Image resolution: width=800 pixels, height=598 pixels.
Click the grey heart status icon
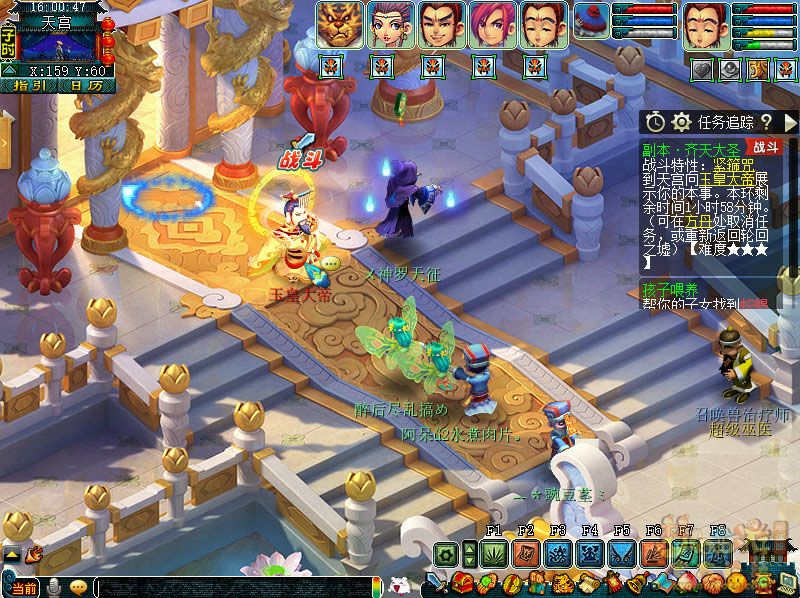705,69
